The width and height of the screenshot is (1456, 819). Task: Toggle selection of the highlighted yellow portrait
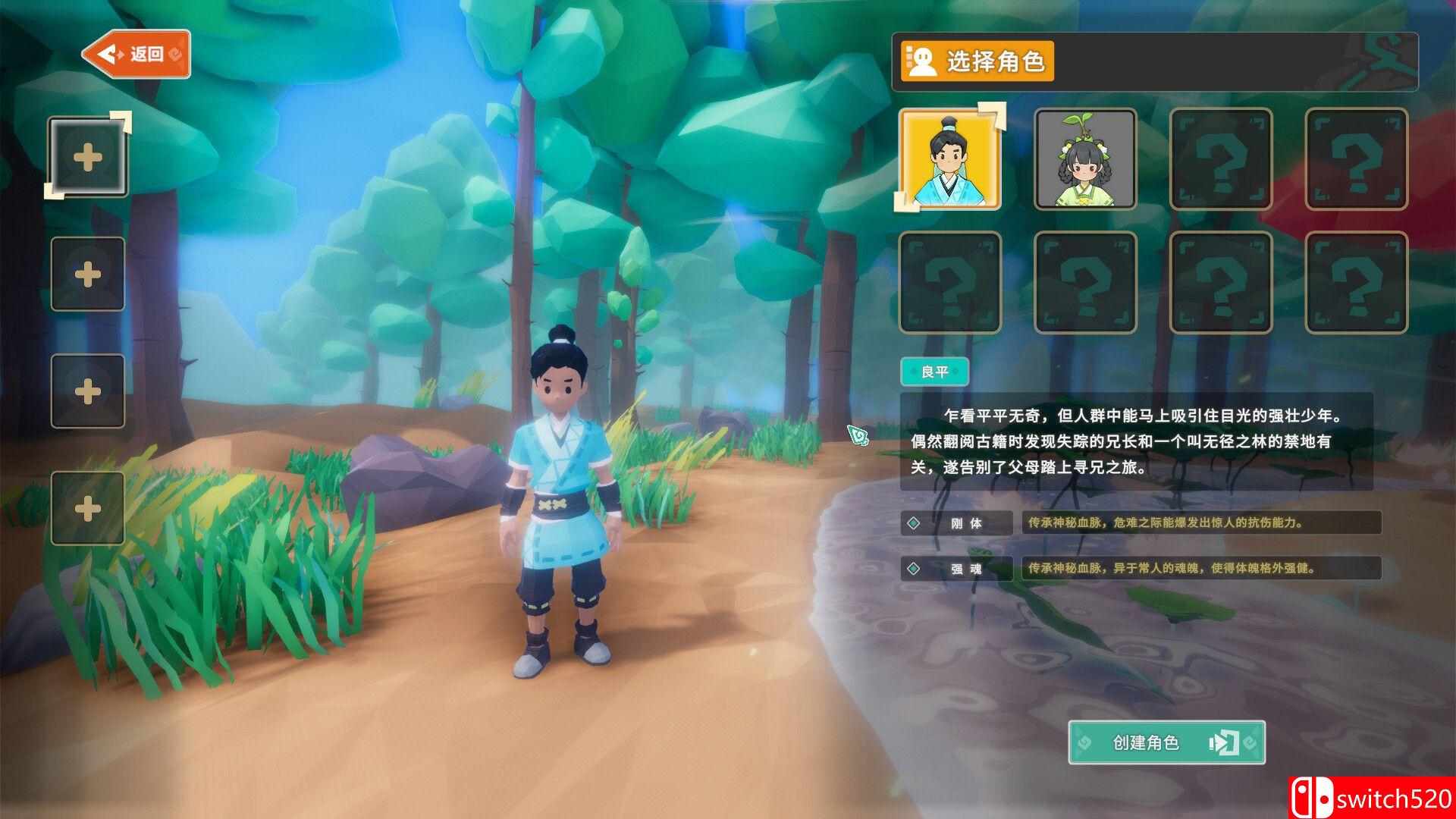[952, 159]
